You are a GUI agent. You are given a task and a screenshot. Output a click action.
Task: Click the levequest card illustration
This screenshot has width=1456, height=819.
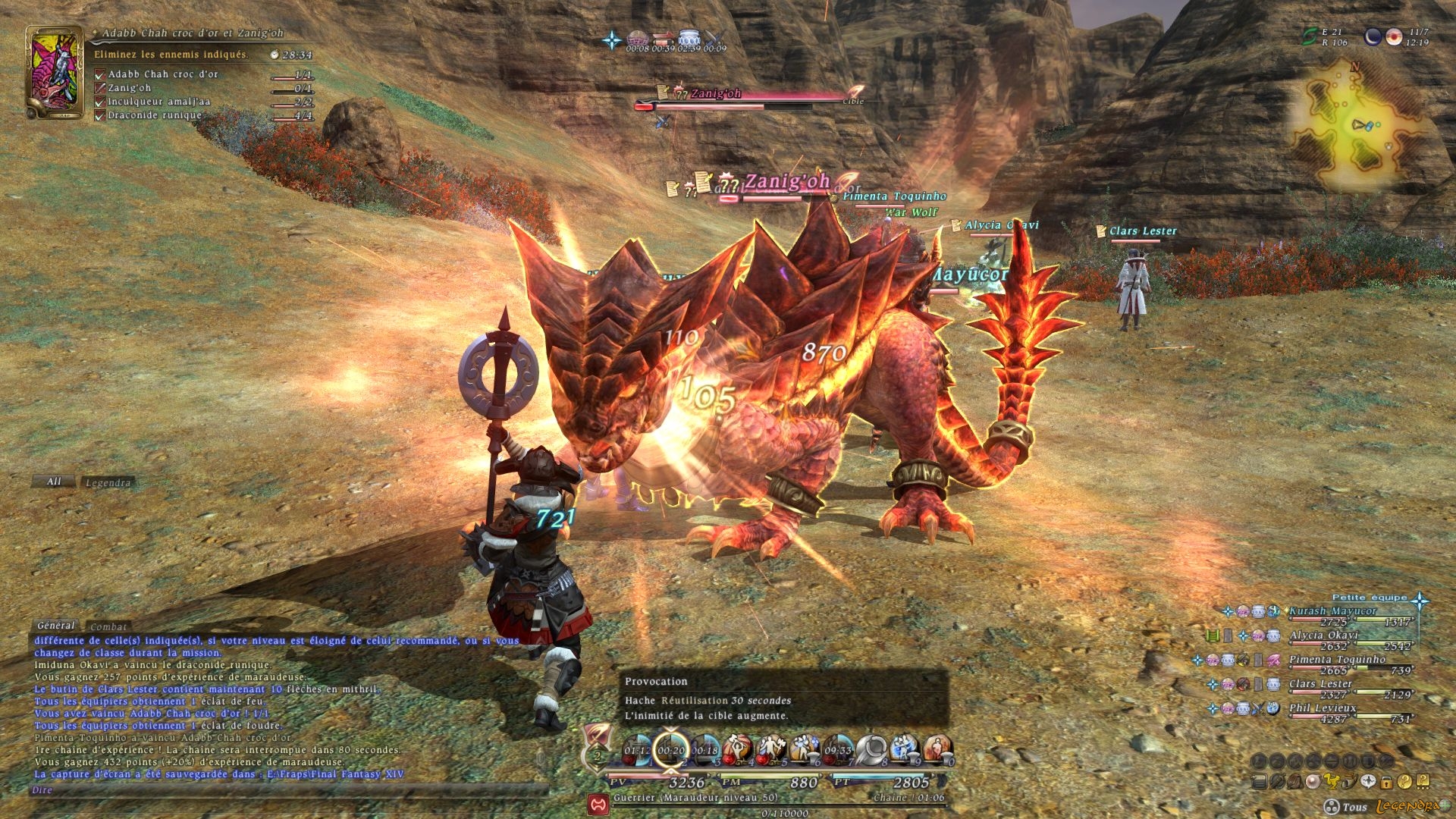54,72
